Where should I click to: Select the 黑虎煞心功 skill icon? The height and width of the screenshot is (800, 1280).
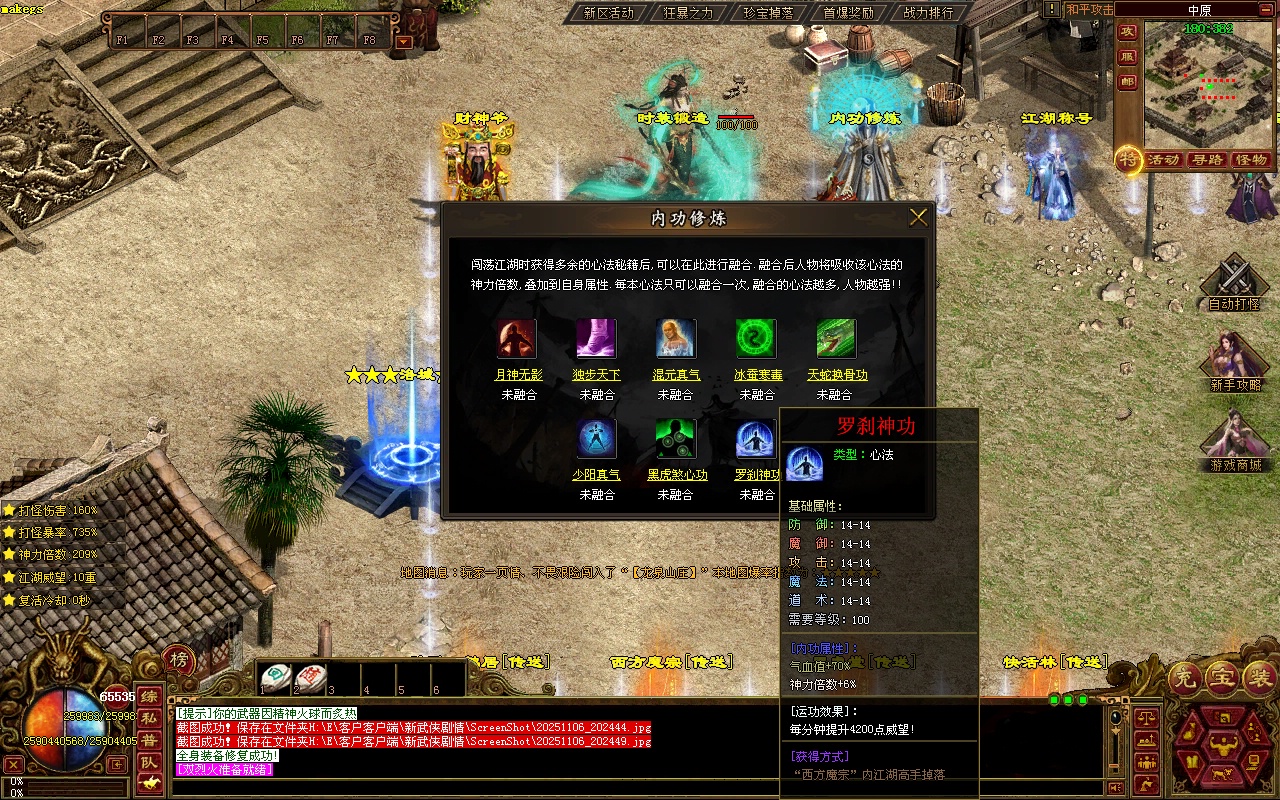676,439
